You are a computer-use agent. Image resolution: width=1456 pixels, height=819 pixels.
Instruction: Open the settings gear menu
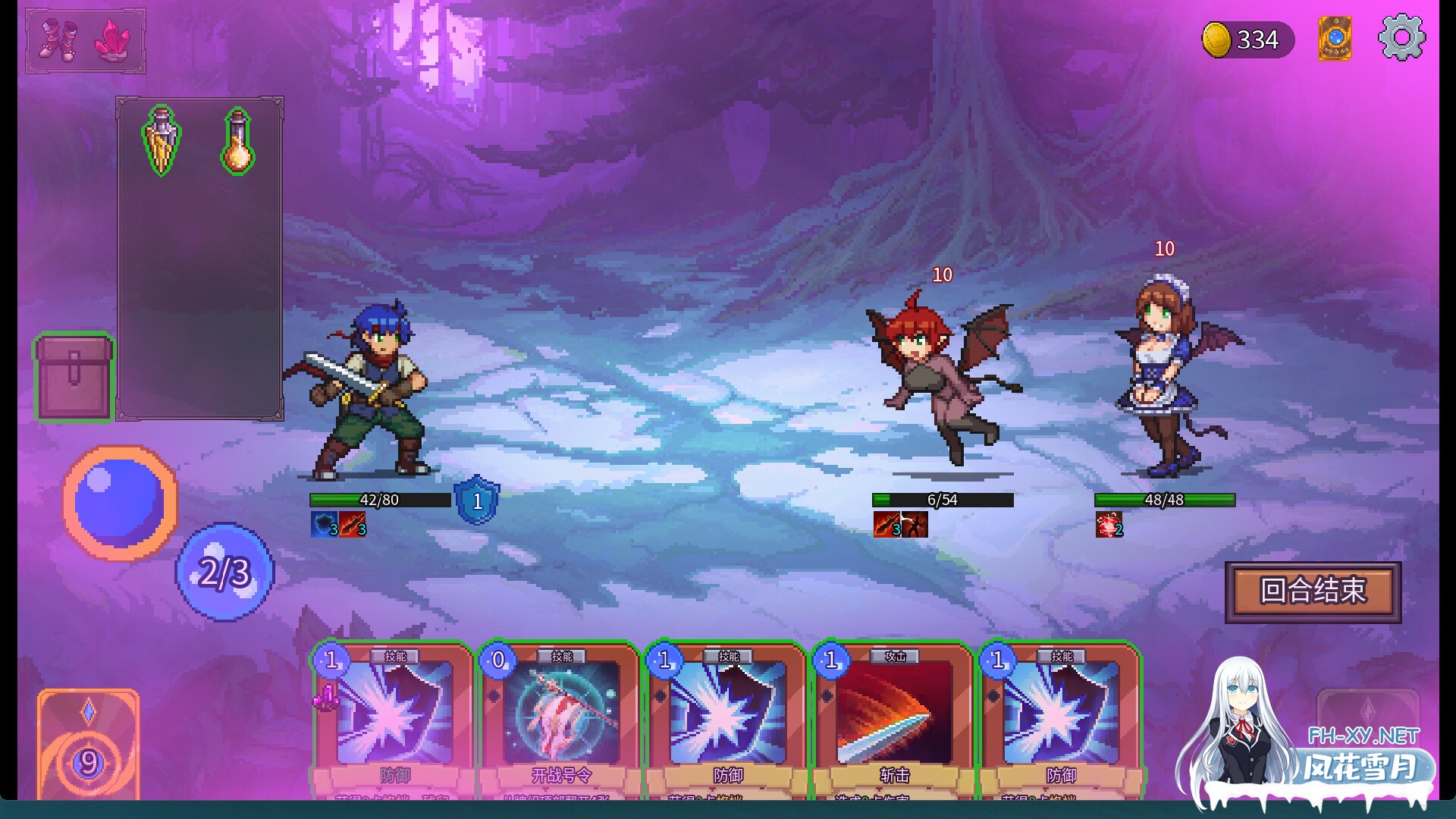coord(1401,37)
